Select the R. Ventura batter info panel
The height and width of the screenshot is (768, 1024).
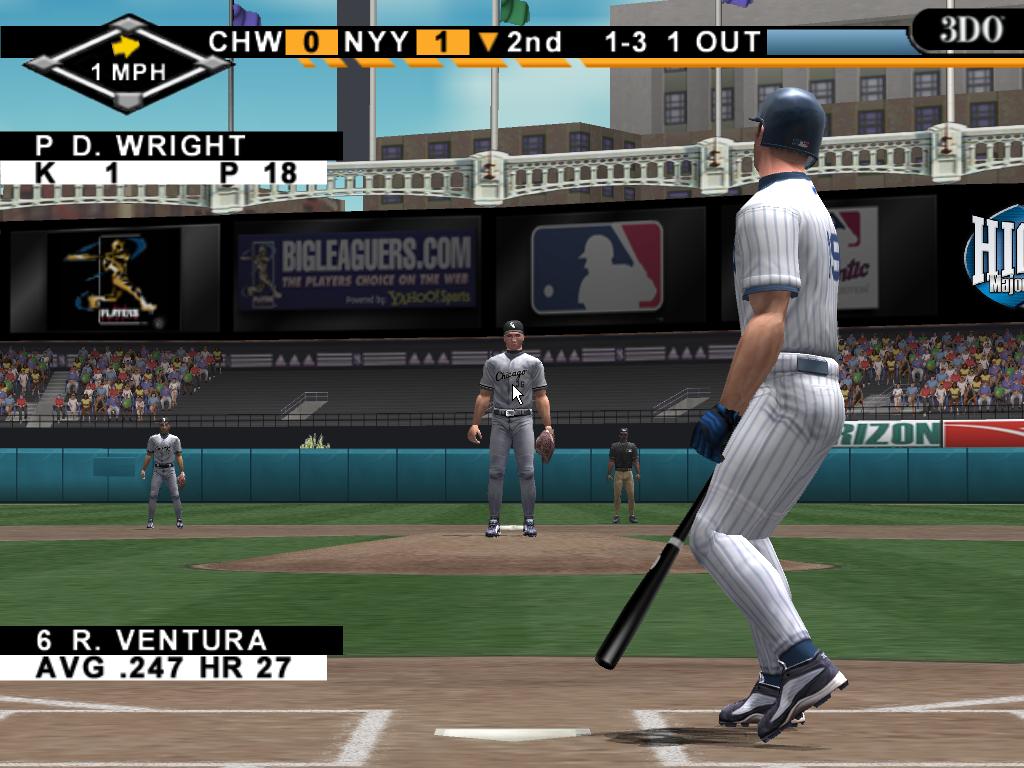(170, 654)
